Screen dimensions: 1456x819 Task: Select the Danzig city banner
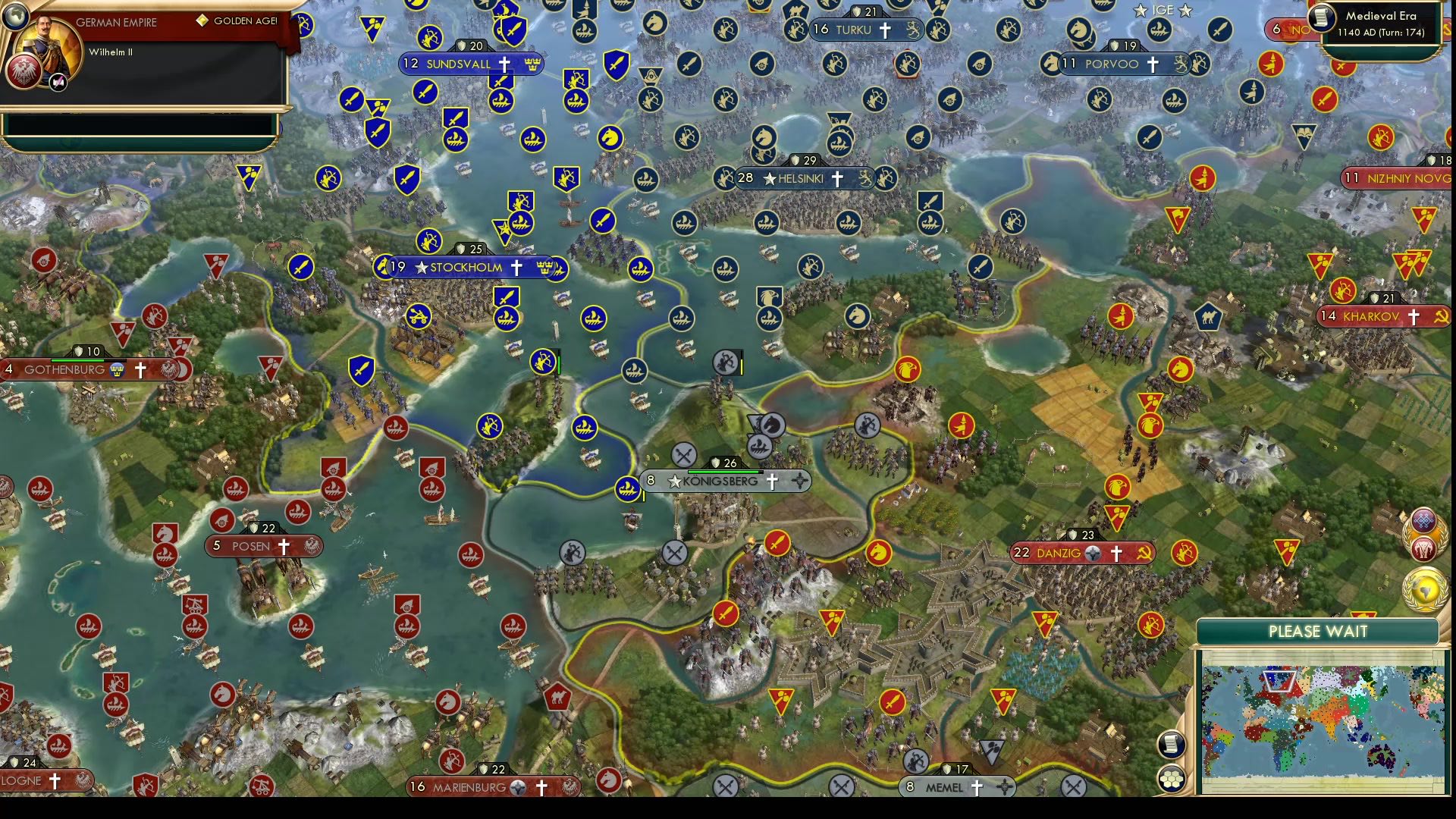click(1081, 553)
